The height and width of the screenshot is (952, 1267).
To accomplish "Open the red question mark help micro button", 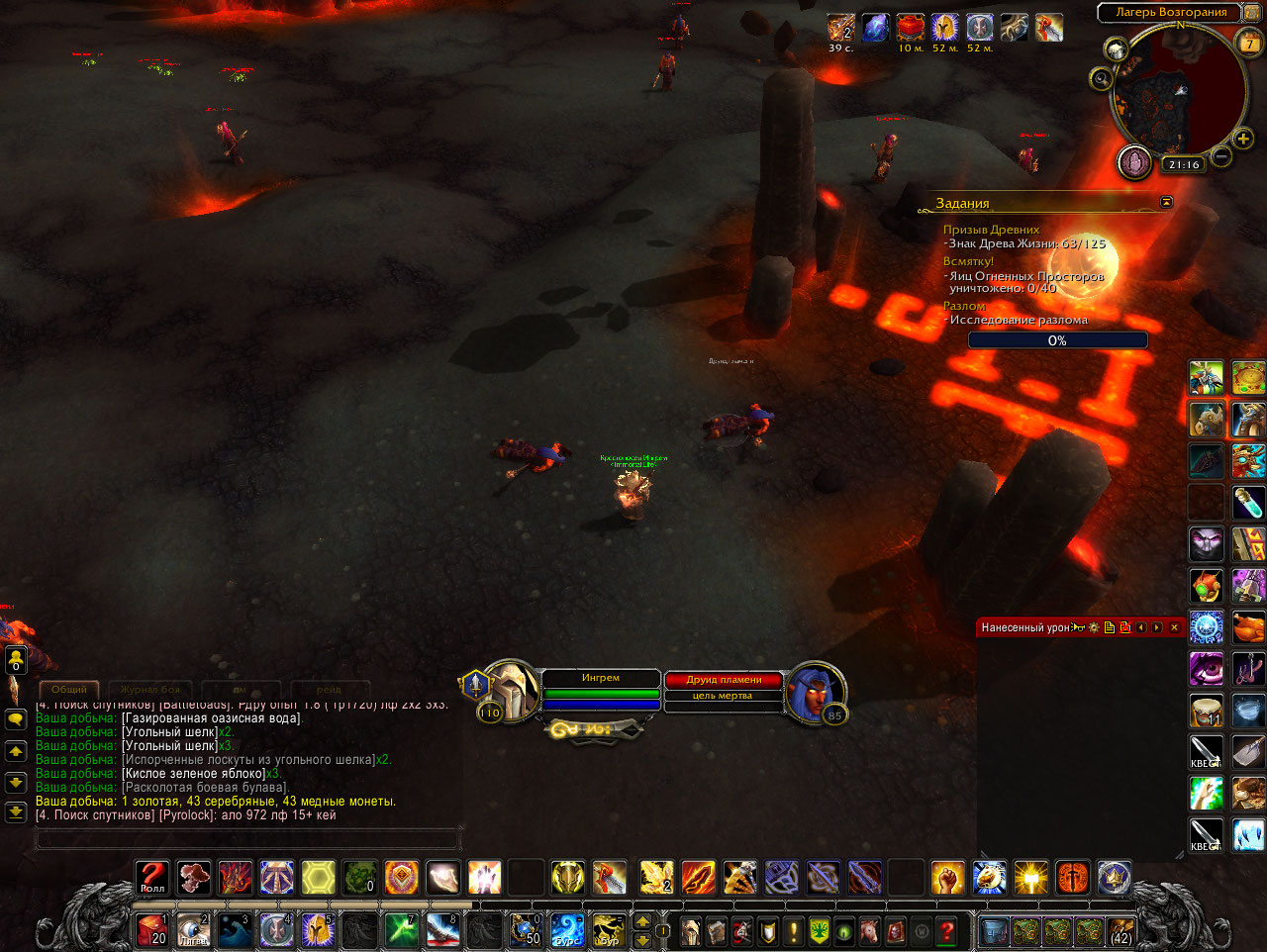I will point(947,931).
